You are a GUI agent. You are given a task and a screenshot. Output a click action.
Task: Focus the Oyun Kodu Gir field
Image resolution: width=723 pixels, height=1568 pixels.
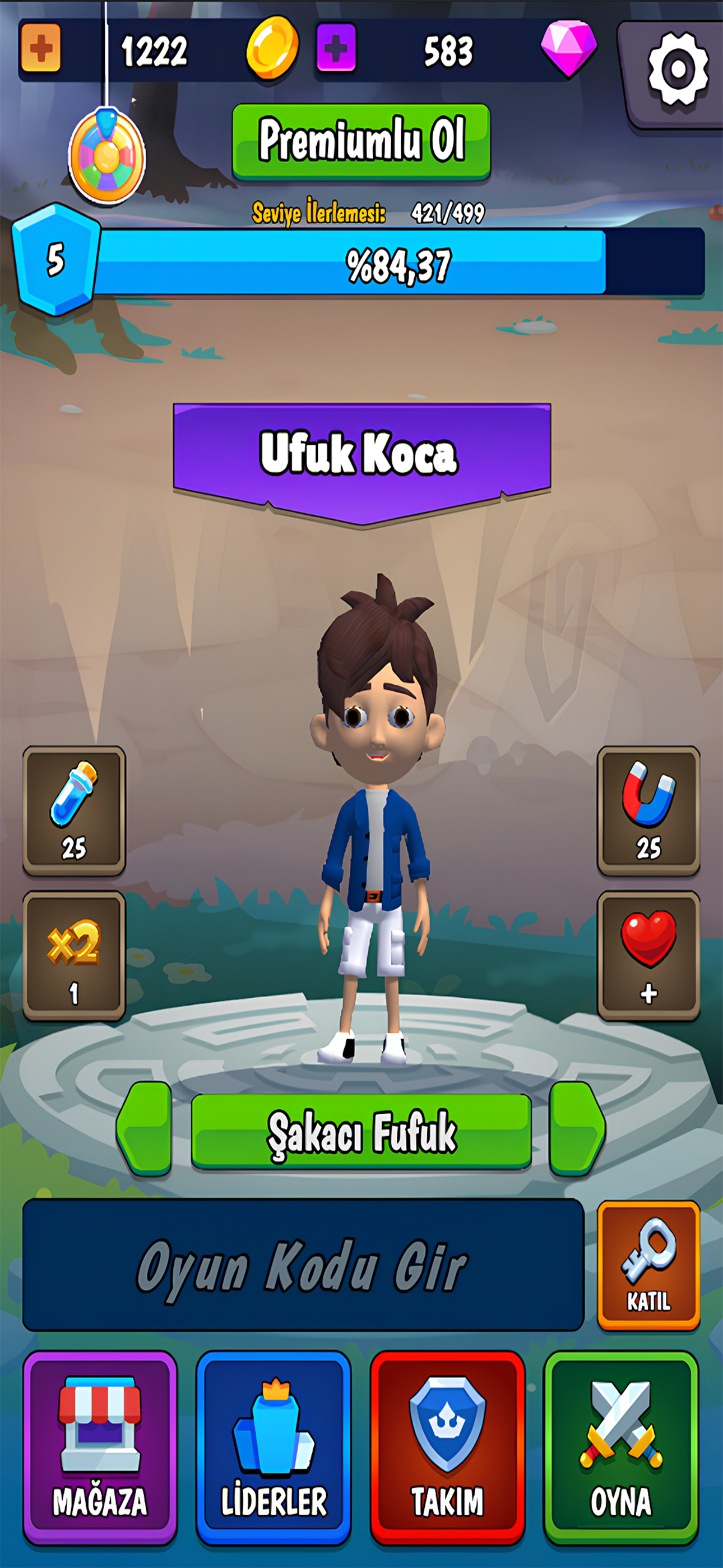(x=303, y=1265)
